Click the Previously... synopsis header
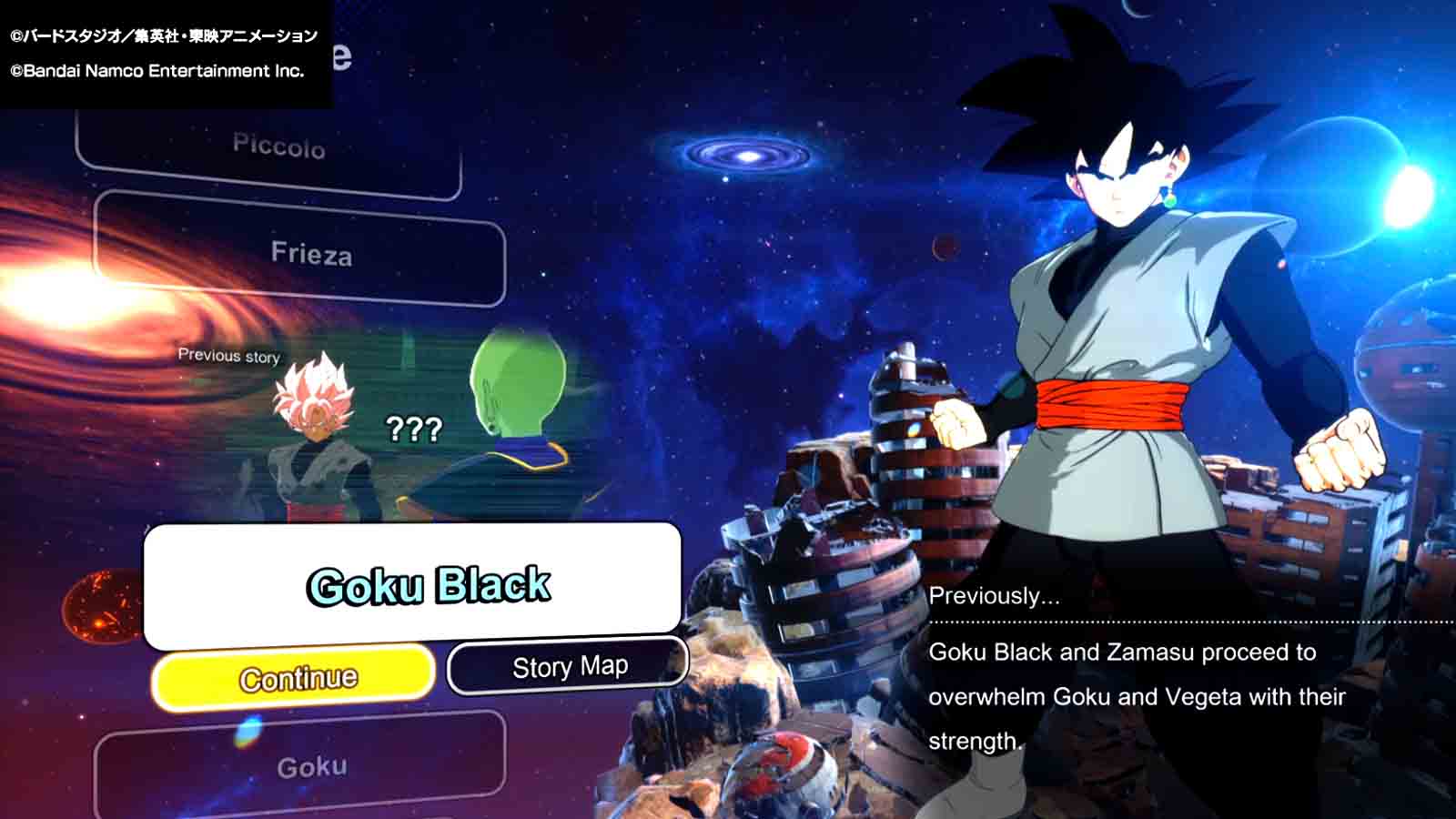Viewport: 1456px width, 819px height. tap(994, 598)
